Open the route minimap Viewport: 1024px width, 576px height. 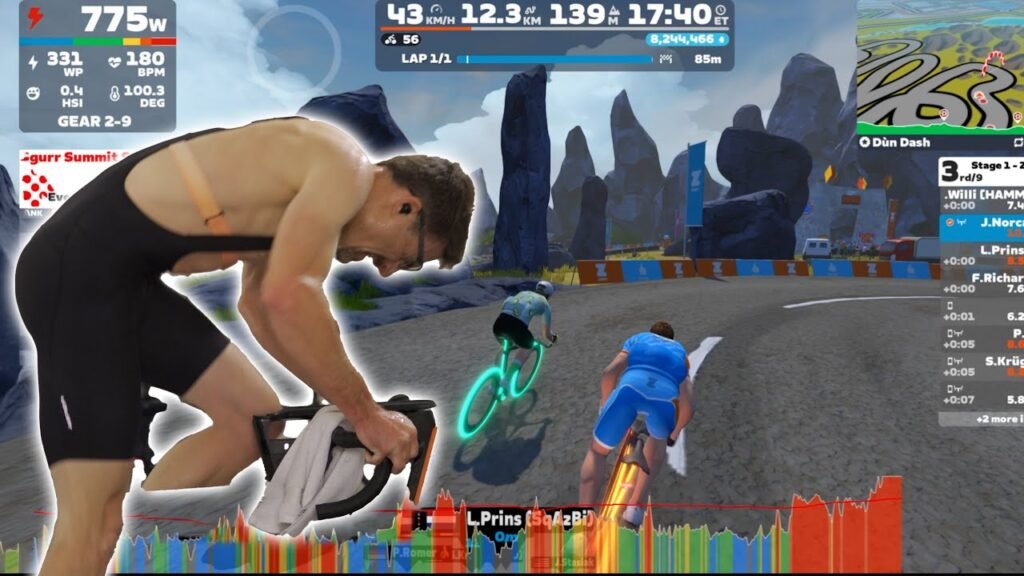(x=940, y=66)
